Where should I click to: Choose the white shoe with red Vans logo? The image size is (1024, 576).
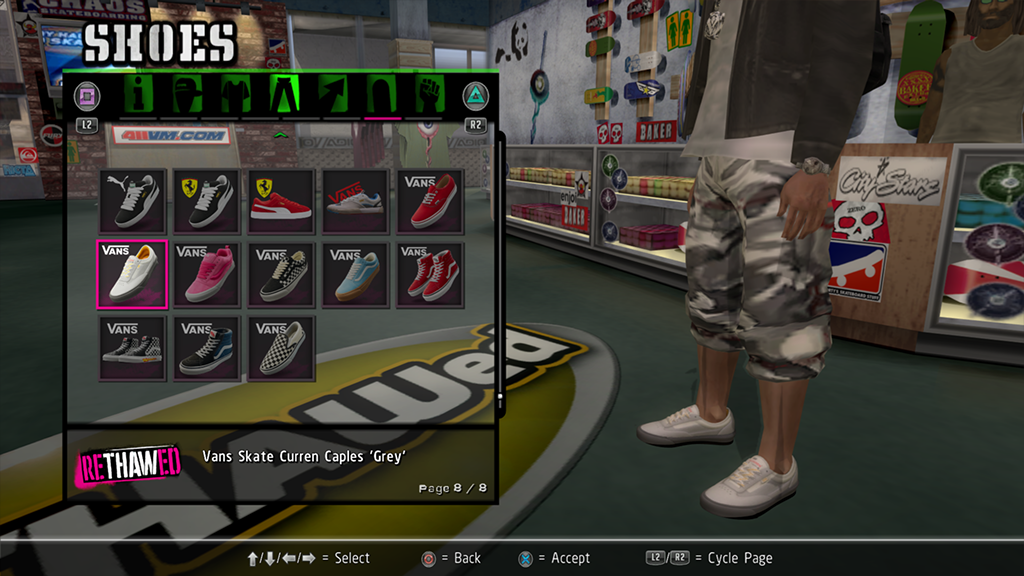[356, 200]
